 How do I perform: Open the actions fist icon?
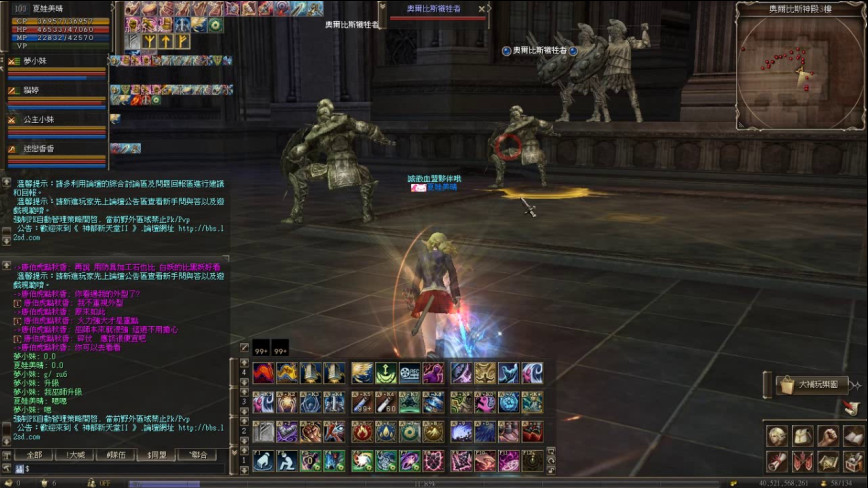827,436
